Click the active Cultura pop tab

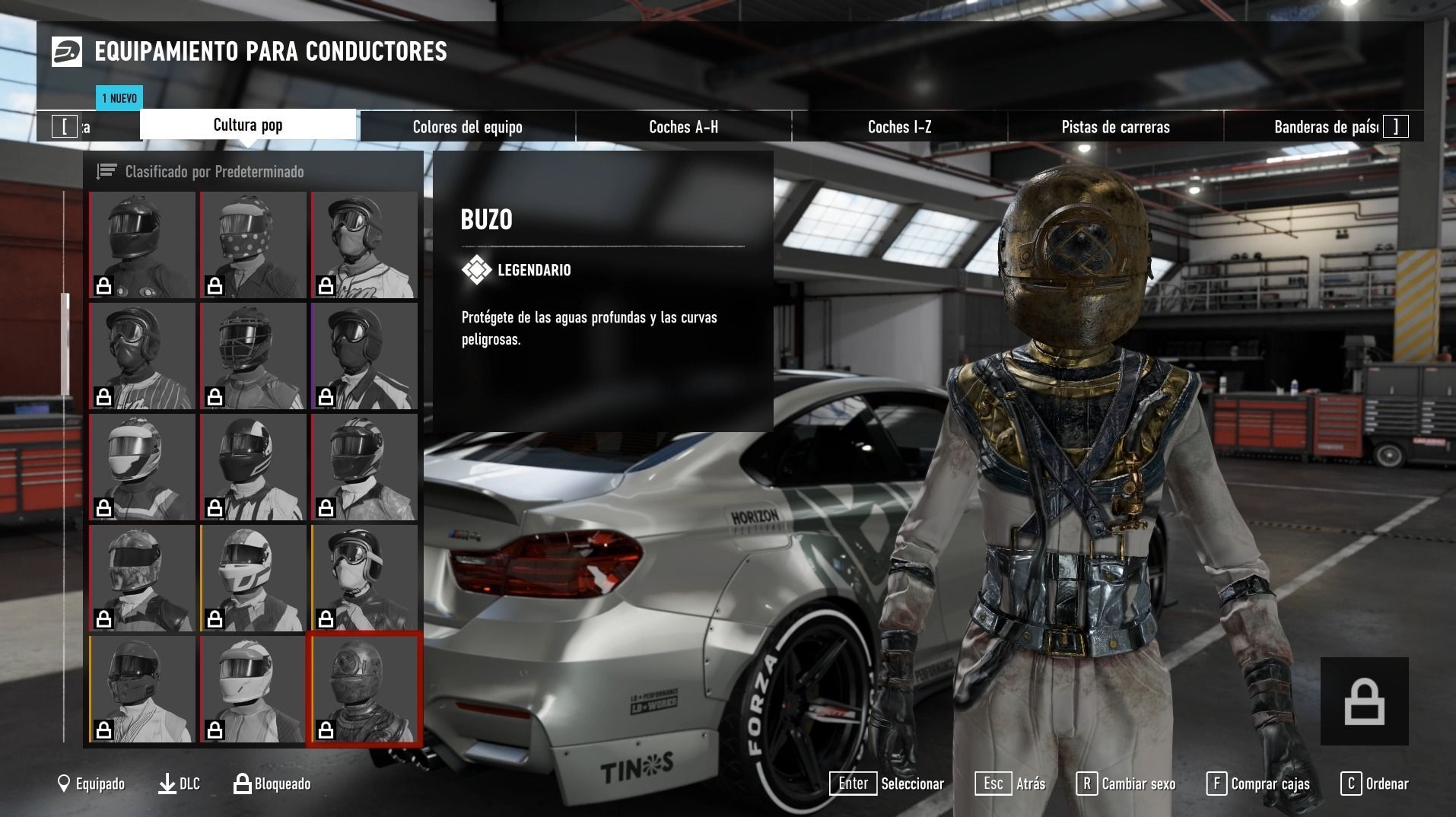coord(248,125)
